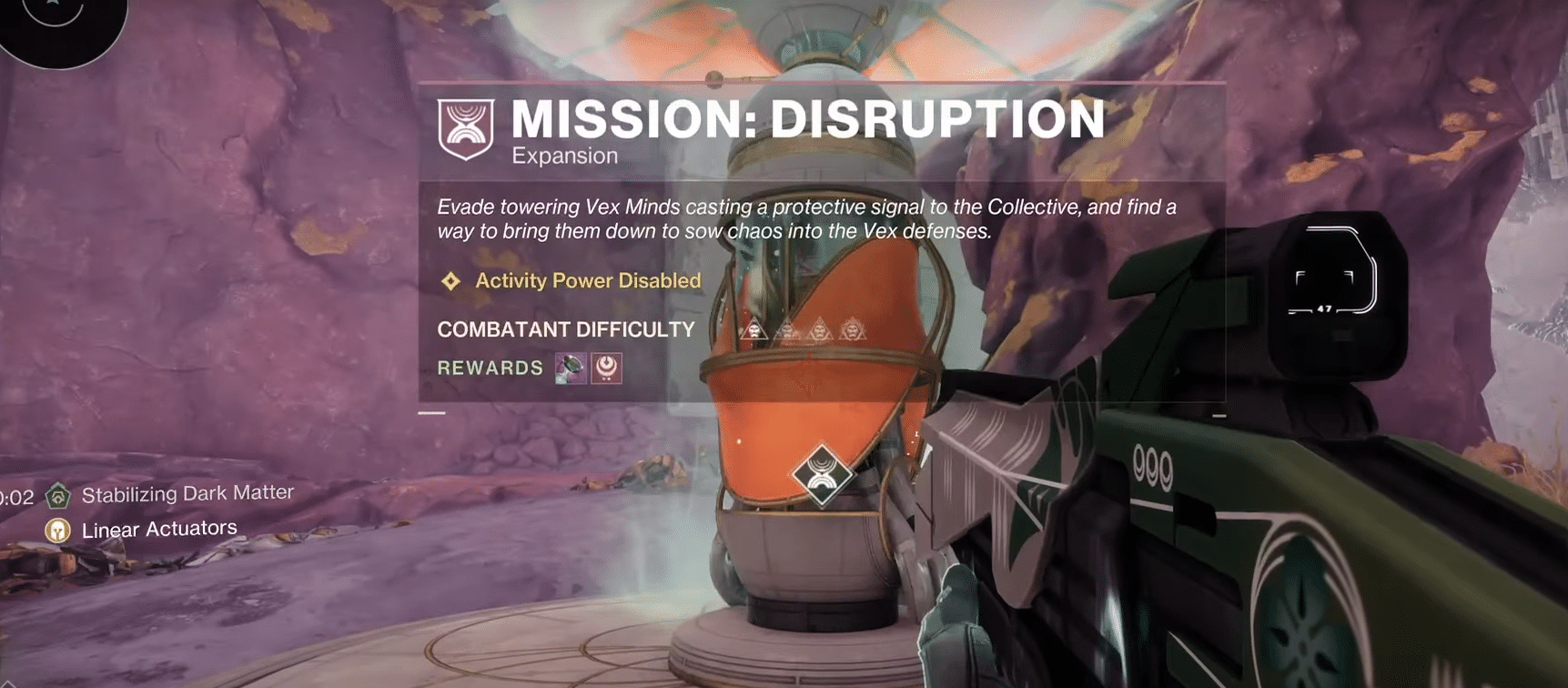
Task: Open the crescent emblem reward icon
Action: tap(608, 369)
